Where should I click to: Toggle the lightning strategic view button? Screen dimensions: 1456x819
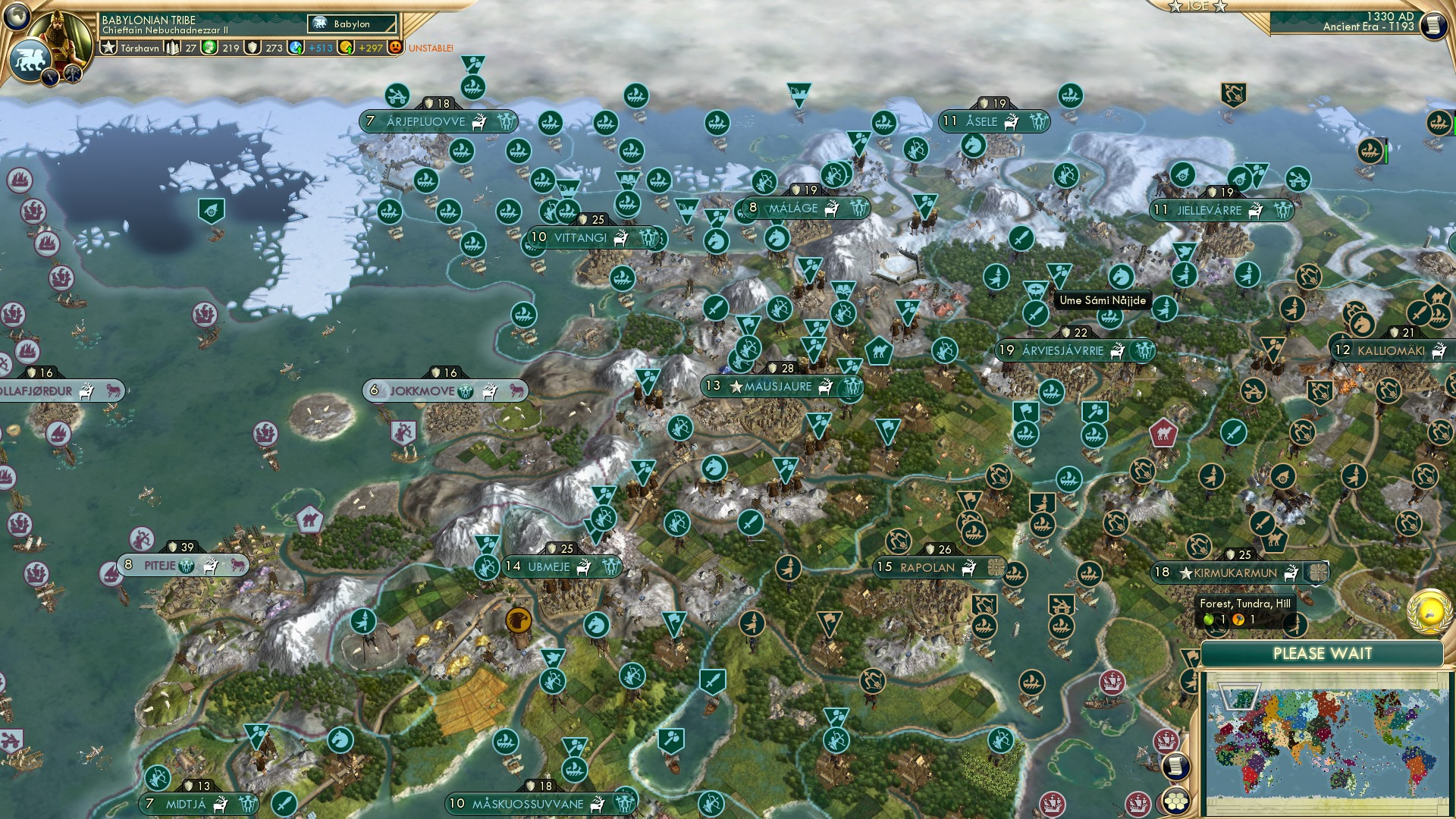point(50,75)
